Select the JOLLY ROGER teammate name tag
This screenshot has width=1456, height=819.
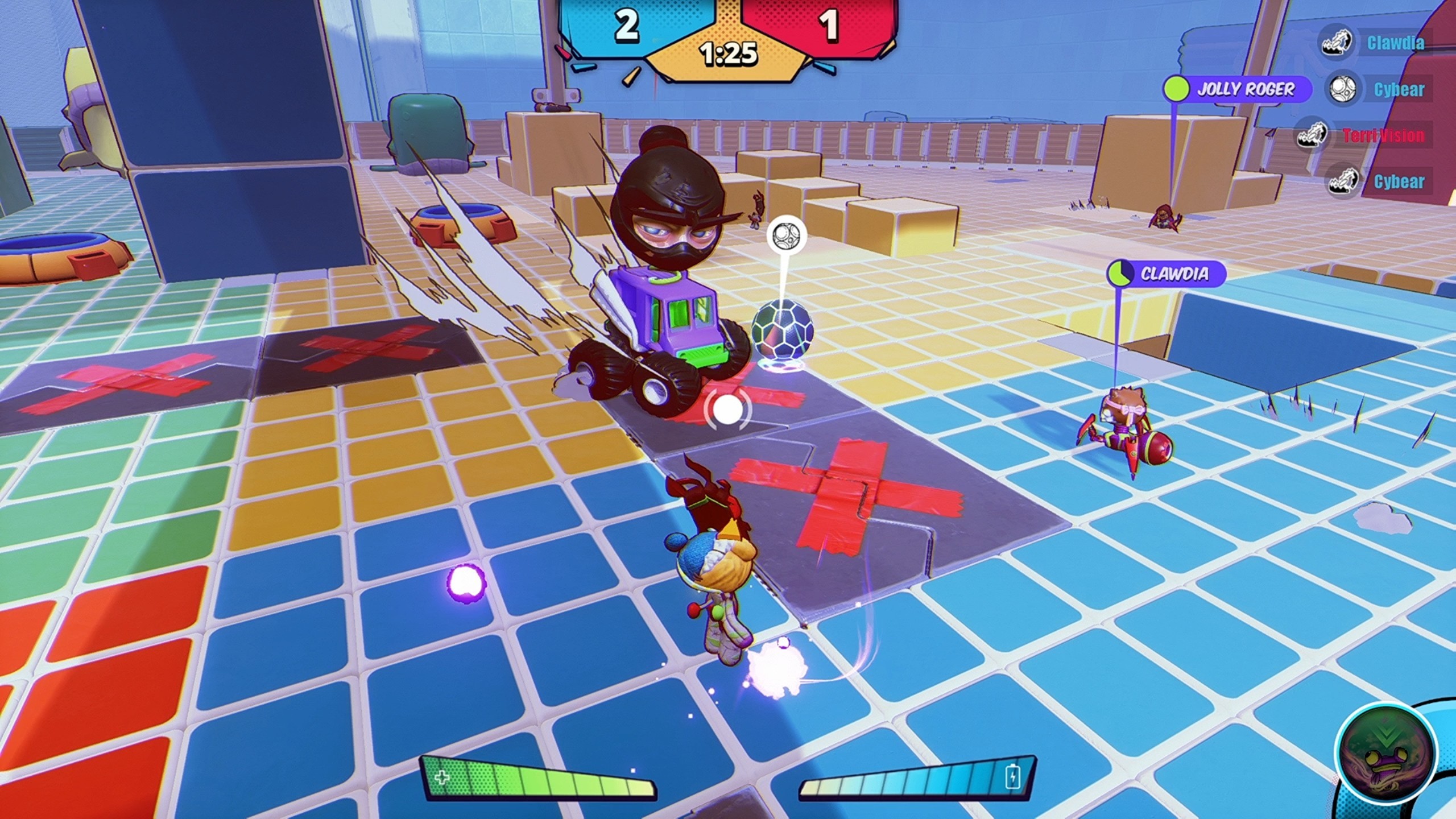pos(1236,89)
